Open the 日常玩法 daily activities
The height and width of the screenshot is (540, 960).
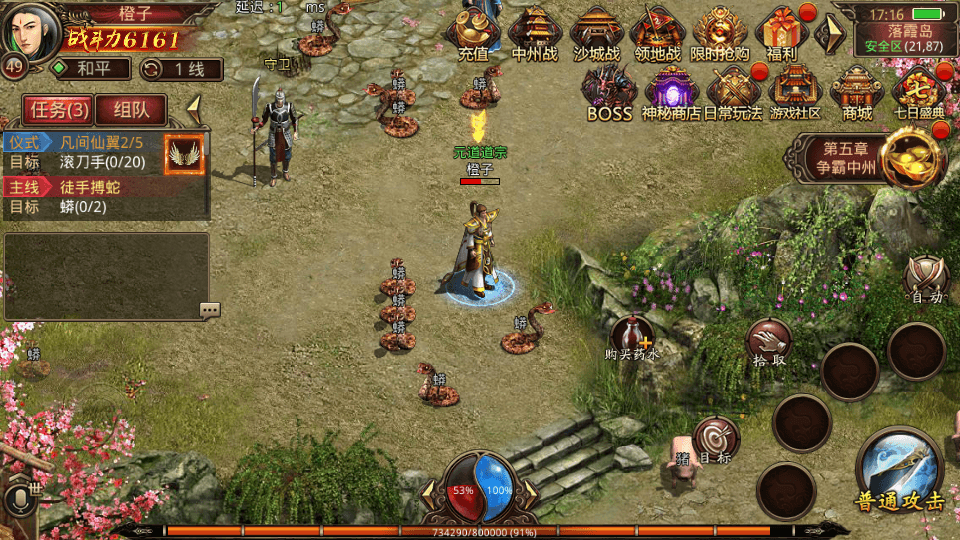(x=733, y=92)
